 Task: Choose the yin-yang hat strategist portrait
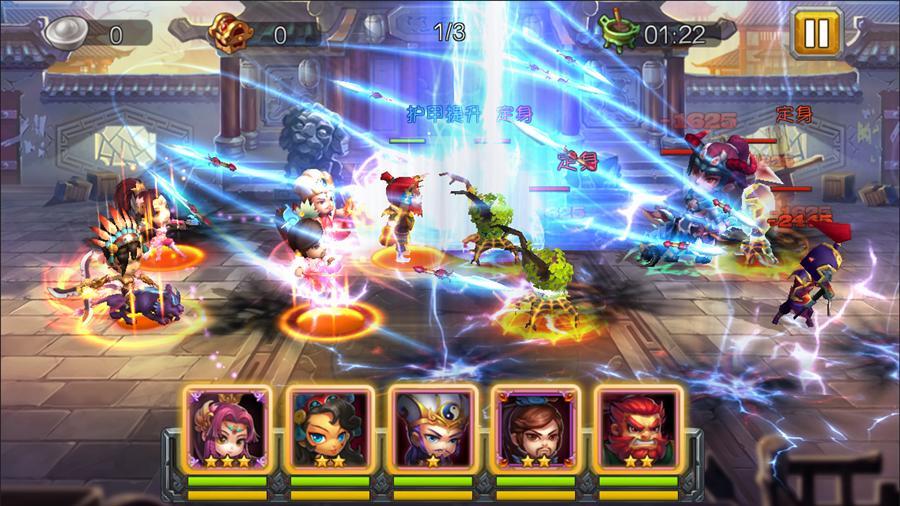(433, 430)
